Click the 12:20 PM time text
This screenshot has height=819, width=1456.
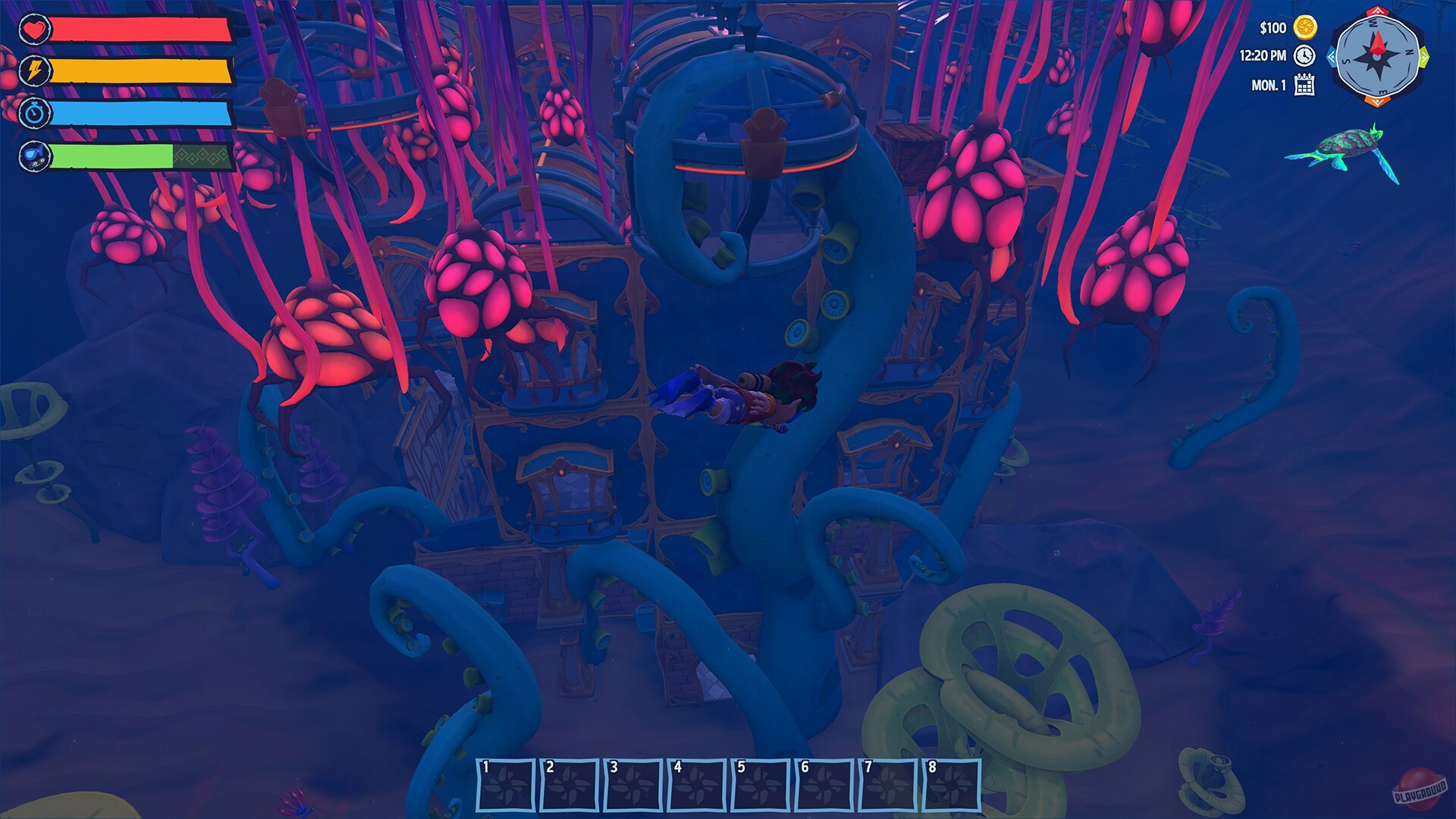pos(1263,55)
